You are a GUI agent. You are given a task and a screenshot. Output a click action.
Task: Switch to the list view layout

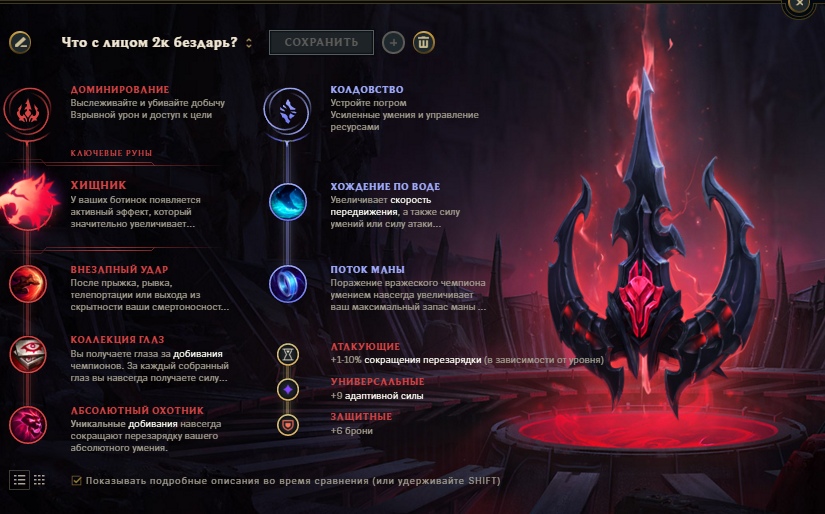(x=20, y=479)
